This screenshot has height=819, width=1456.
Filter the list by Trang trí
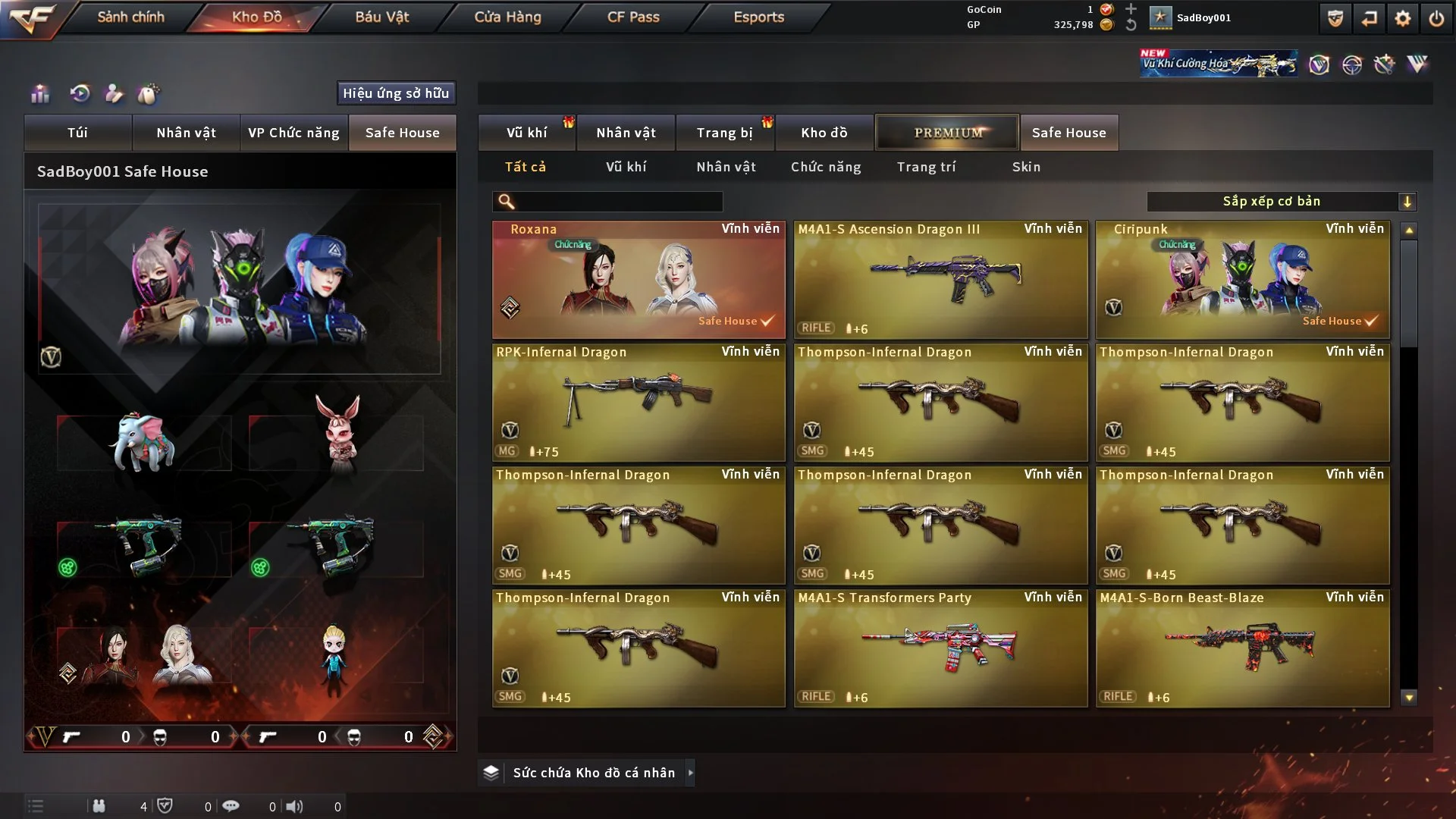point(926,167)
